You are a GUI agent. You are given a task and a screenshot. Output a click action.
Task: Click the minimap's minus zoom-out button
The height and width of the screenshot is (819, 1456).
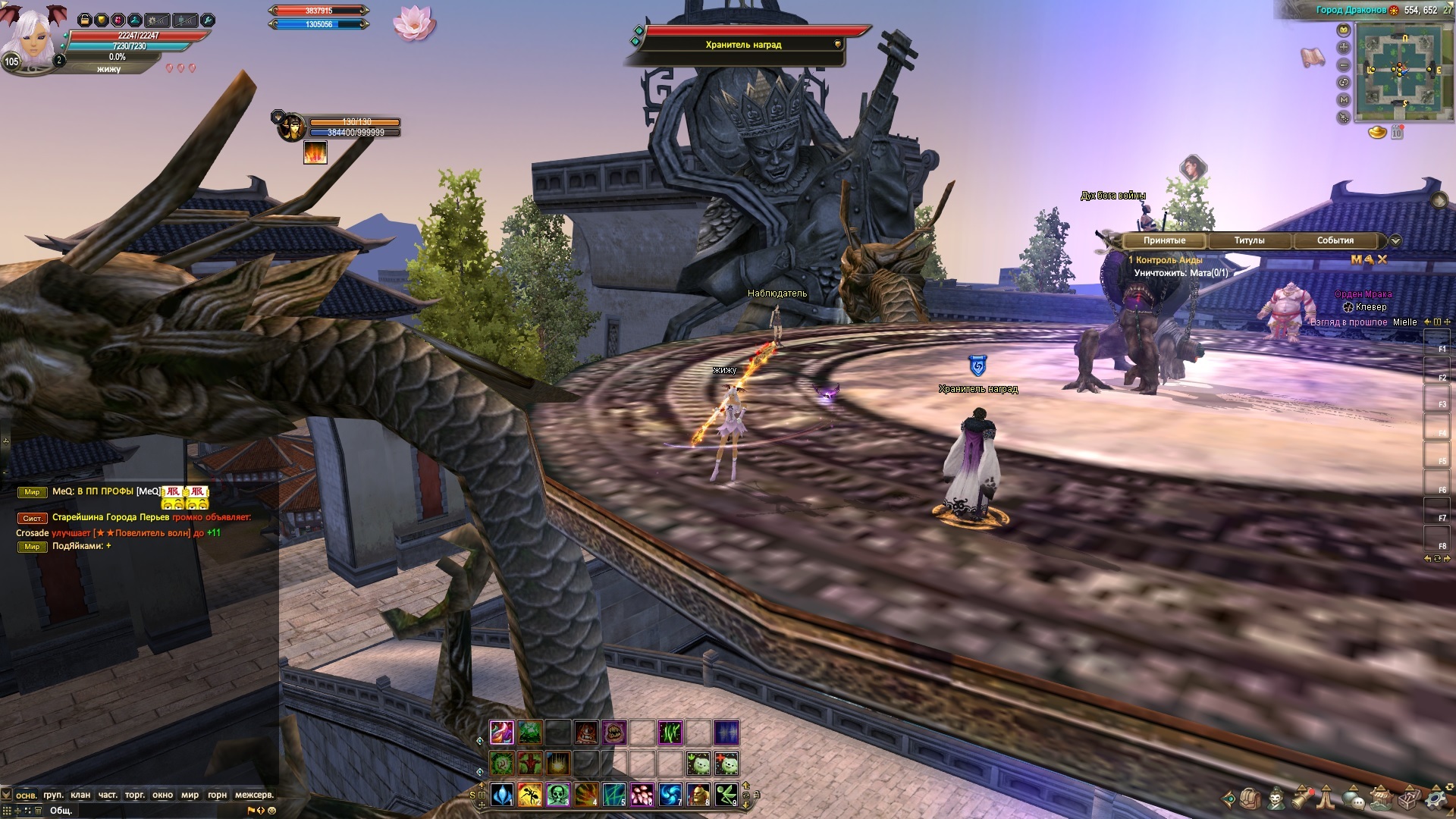tap(1344, 65)
